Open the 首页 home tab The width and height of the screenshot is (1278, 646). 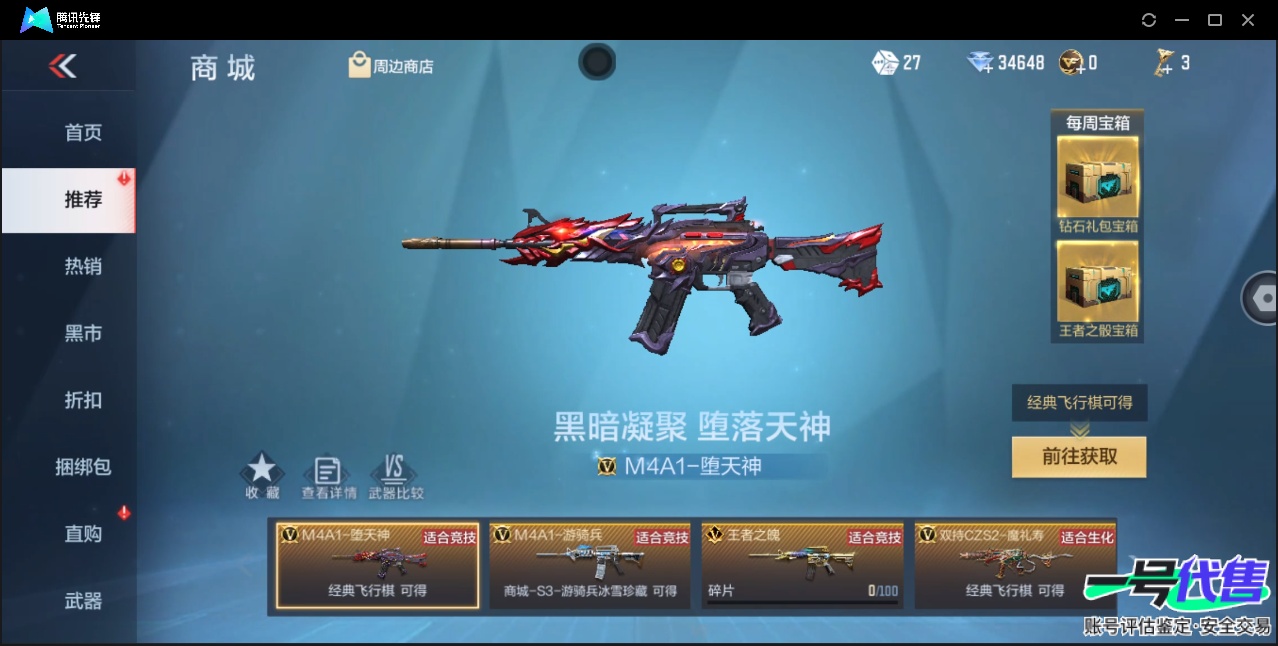83,133
